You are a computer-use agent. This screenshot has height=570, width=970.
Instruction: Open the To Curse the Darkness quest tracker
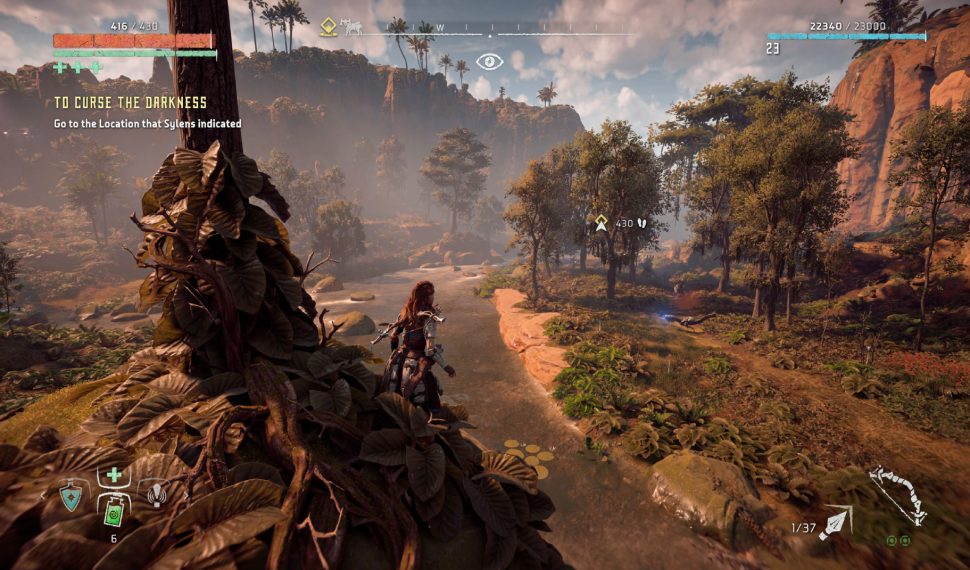click(131, 102)
